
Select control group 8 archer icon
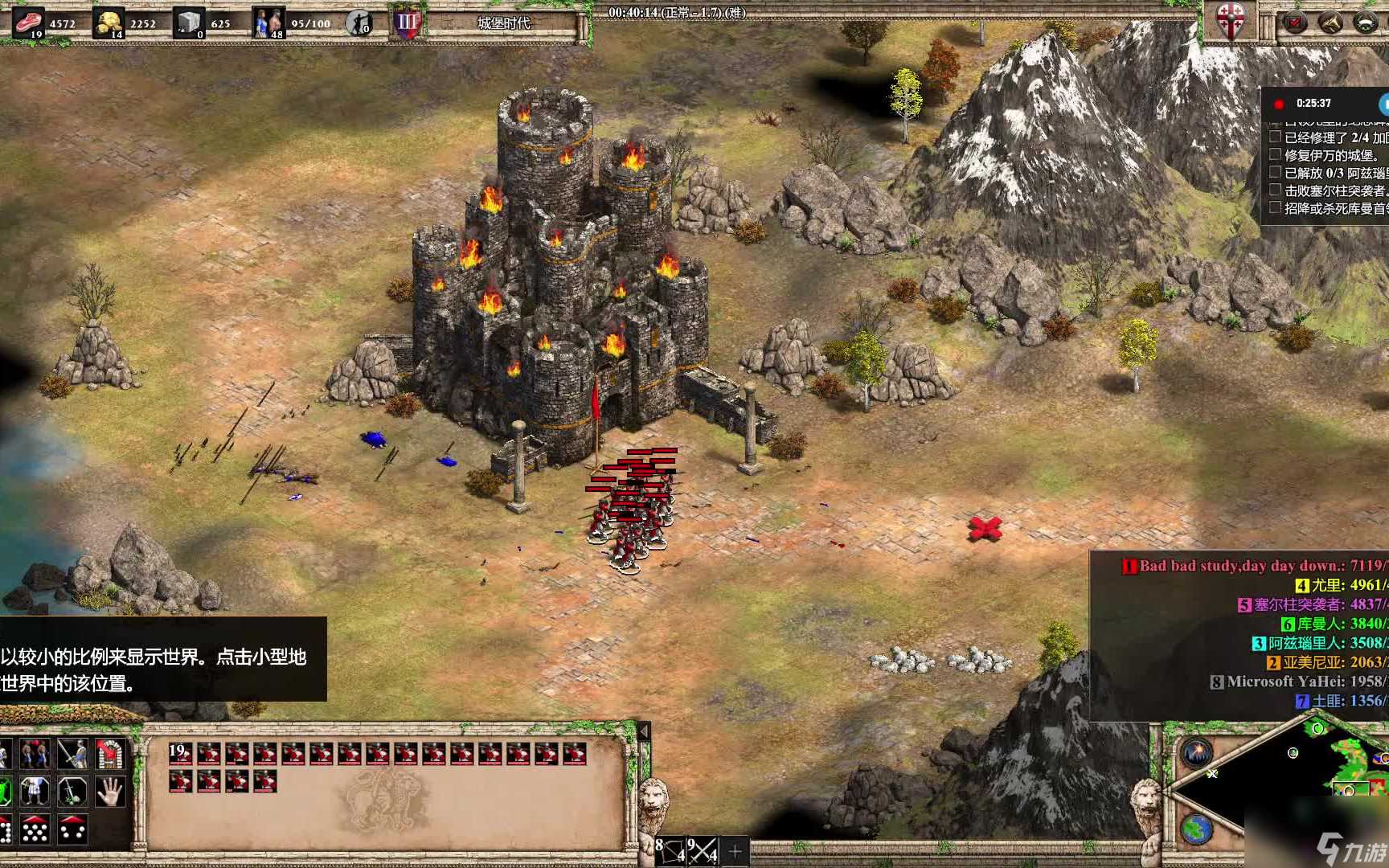670,850
